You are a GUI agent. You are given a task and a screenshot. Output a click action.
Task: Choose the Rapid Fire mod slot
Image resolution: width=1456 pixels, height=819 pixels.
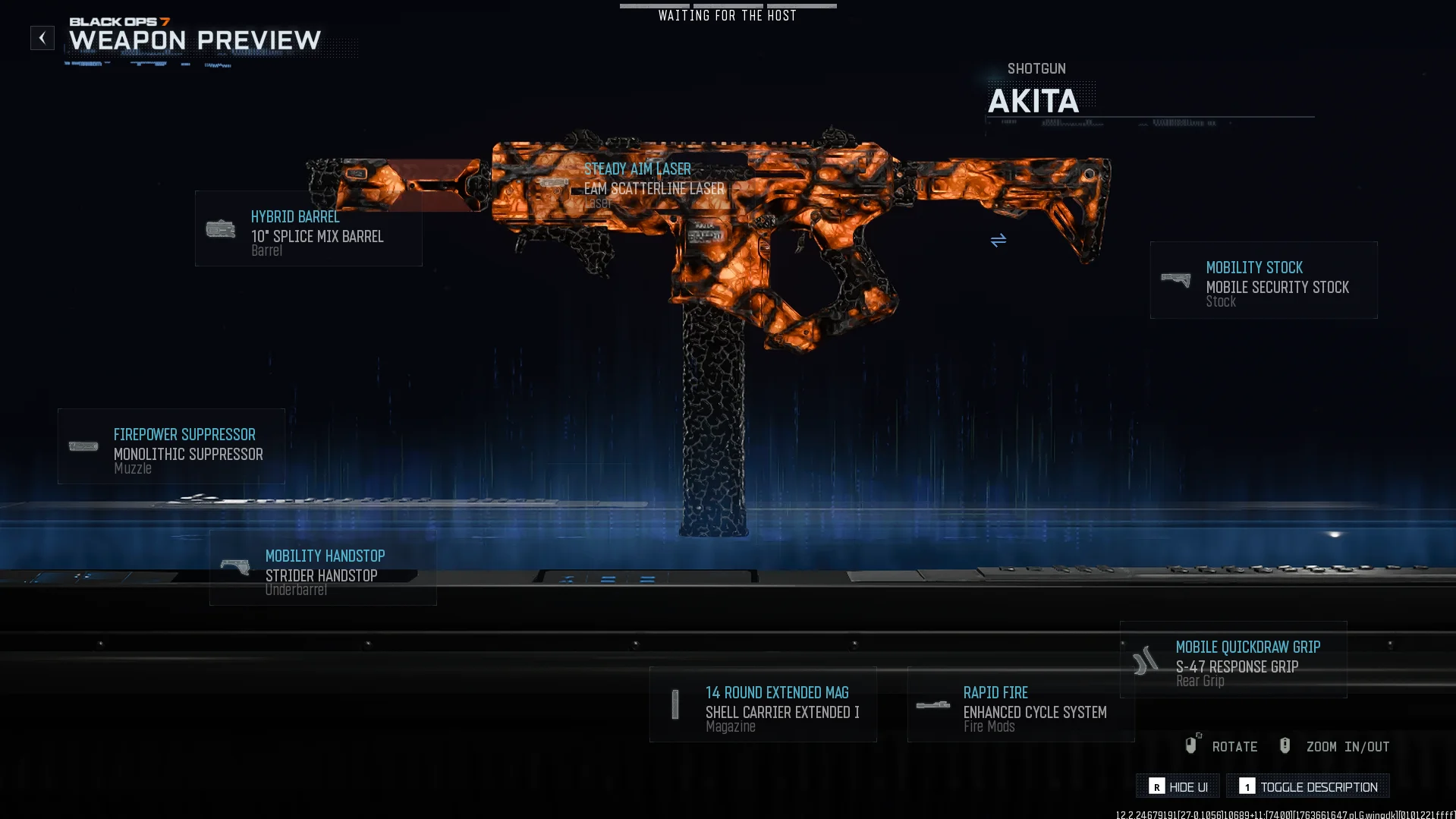tap(1020, 705)
